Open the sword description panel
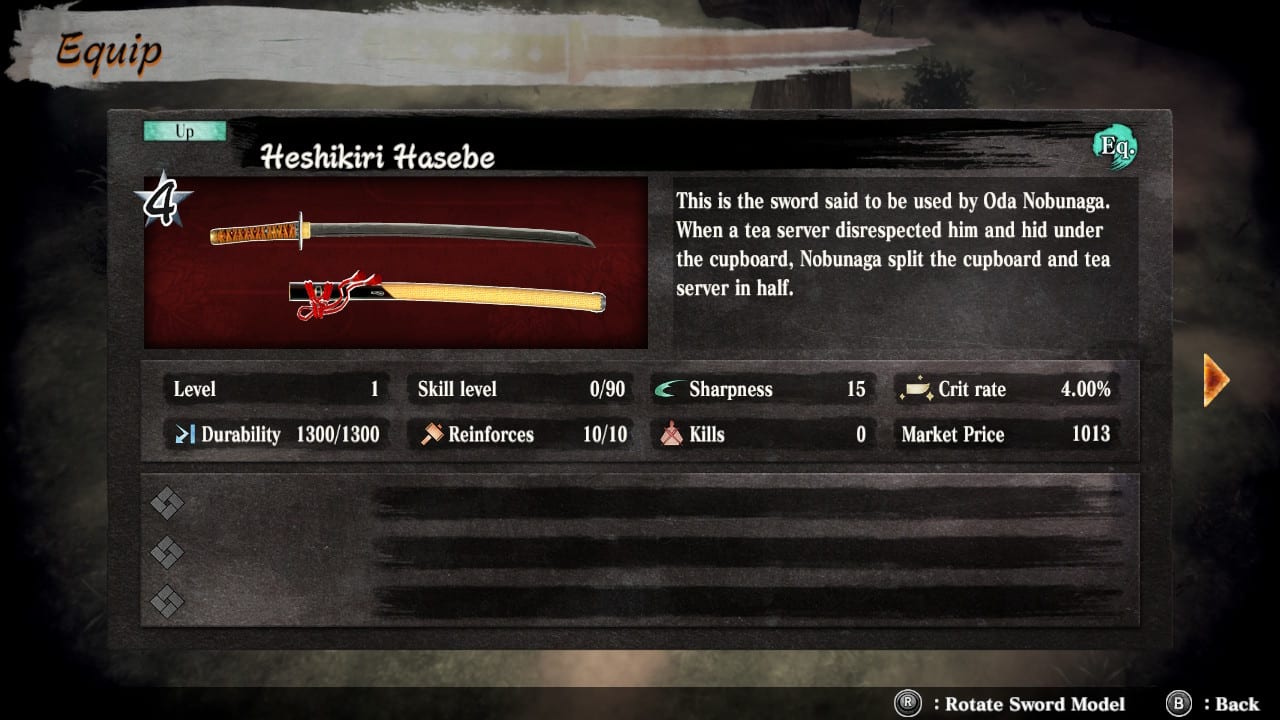The height and width of the screenshot is (720, 1280). coord(900,250)
